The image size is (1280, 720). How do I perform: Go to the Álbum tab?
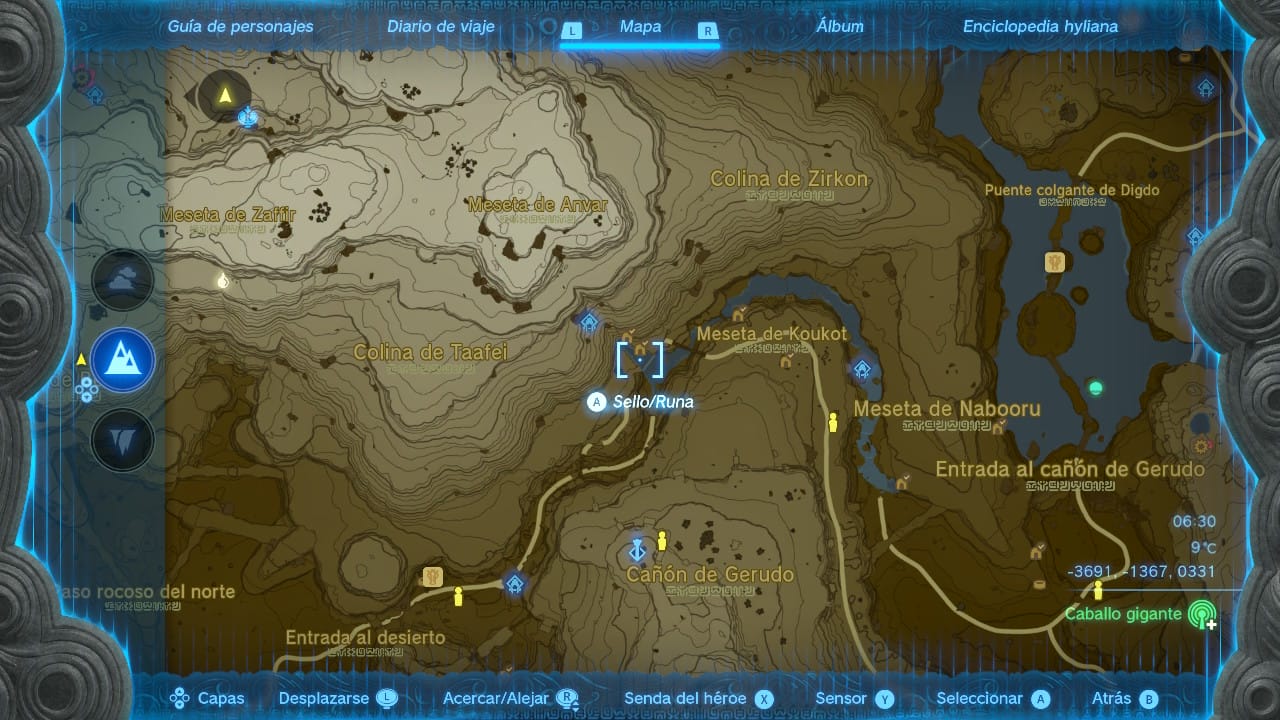click(x=839, y=27)
